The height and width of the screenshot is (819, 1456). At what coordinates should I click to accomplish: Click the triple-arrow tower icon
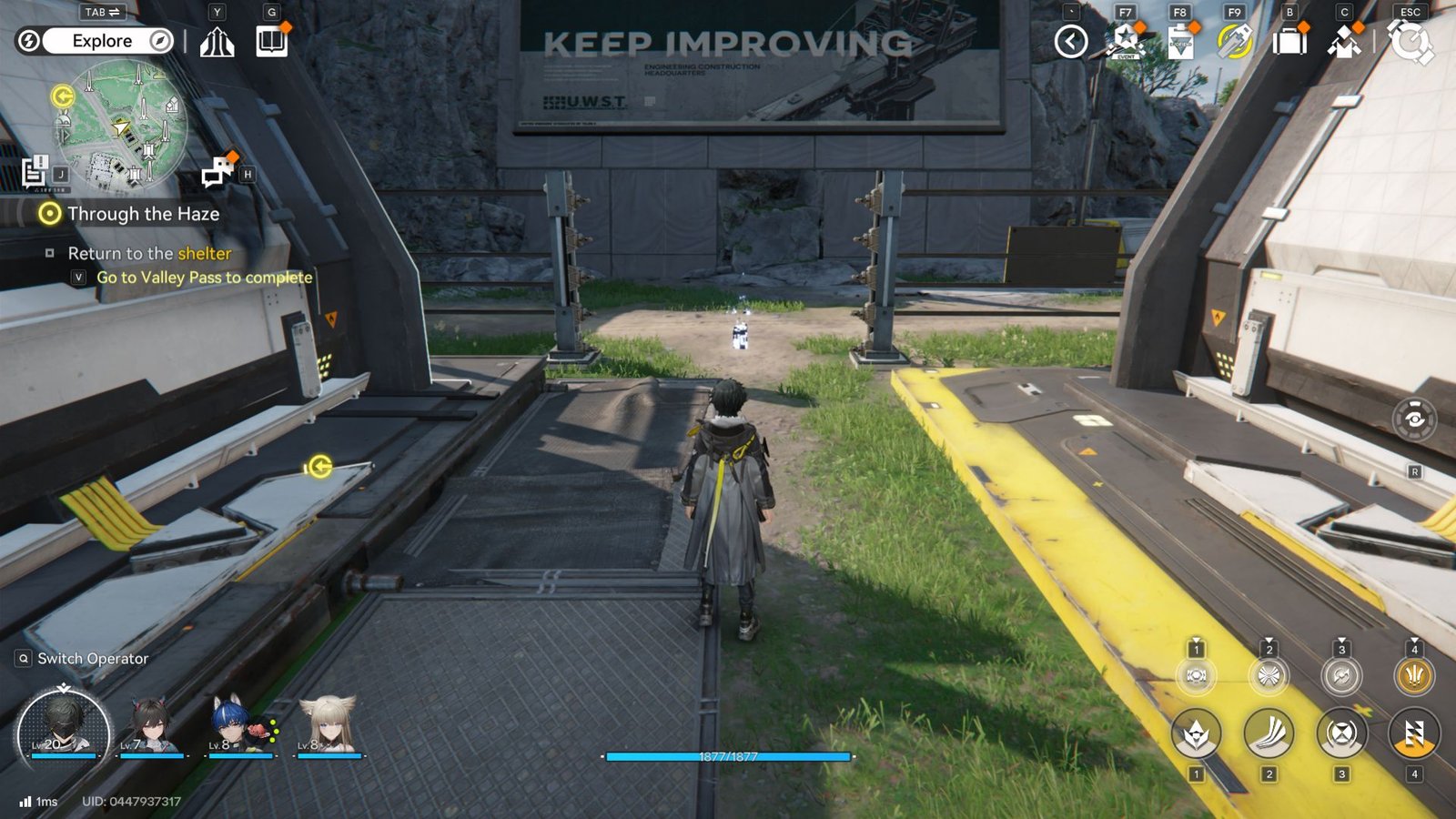click(x=217, y=42)
